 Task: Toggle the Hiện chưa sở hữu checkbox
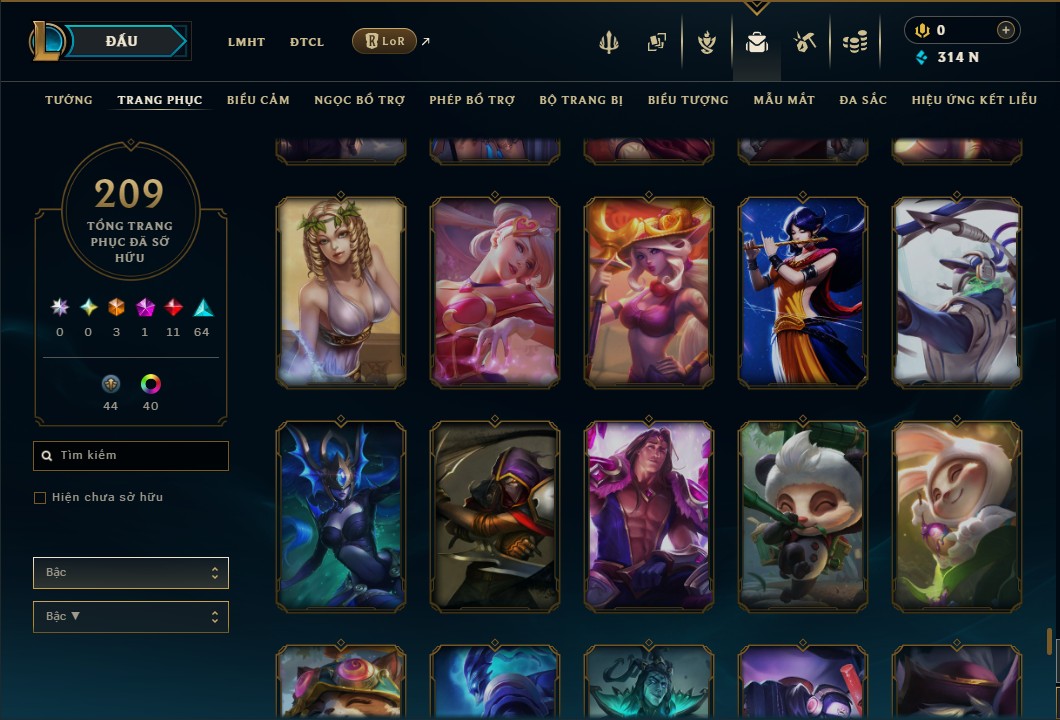40,498
